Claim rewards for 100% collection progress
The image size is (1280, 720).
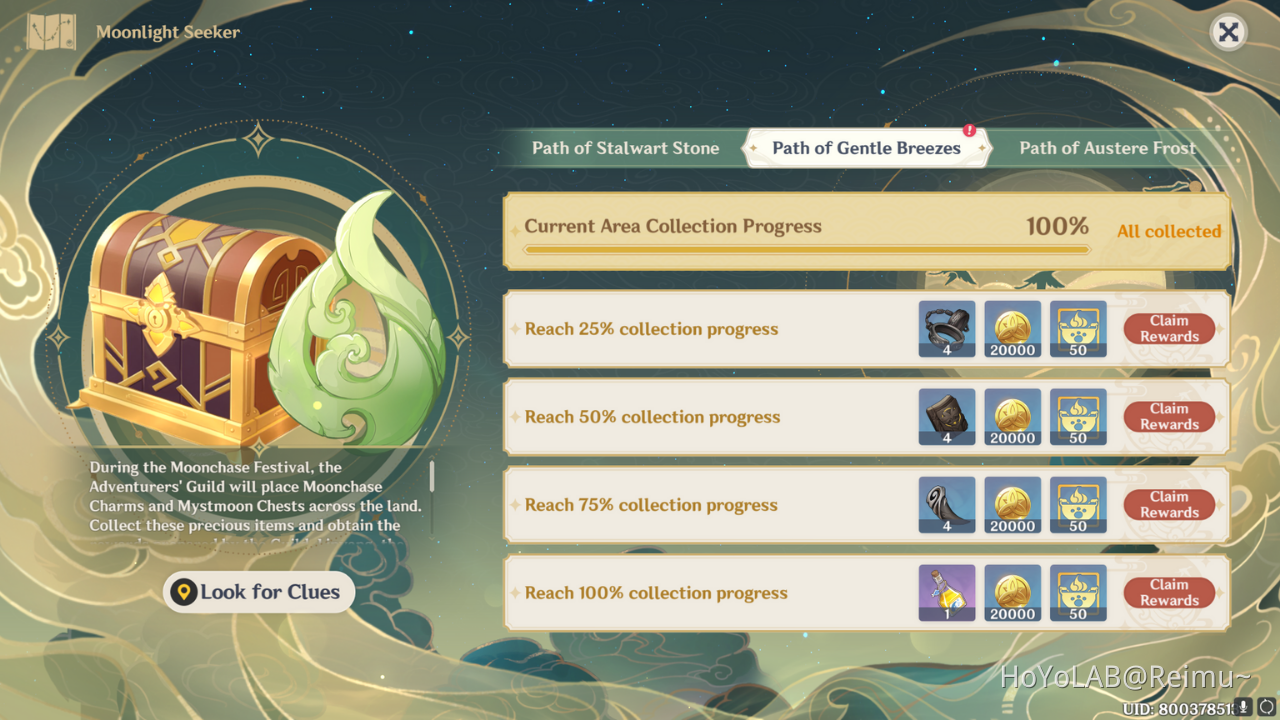(x=1169, y=593)
